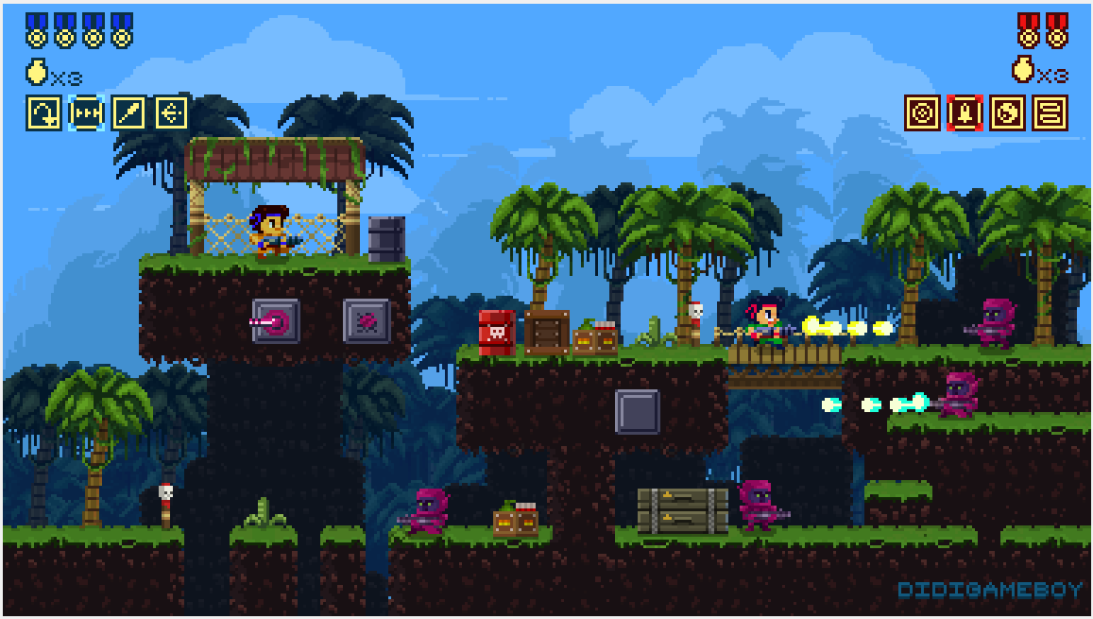Select the blue curved-arrow weapon slot
This screenshot has width=1093, height=619.
click(44, 113)
